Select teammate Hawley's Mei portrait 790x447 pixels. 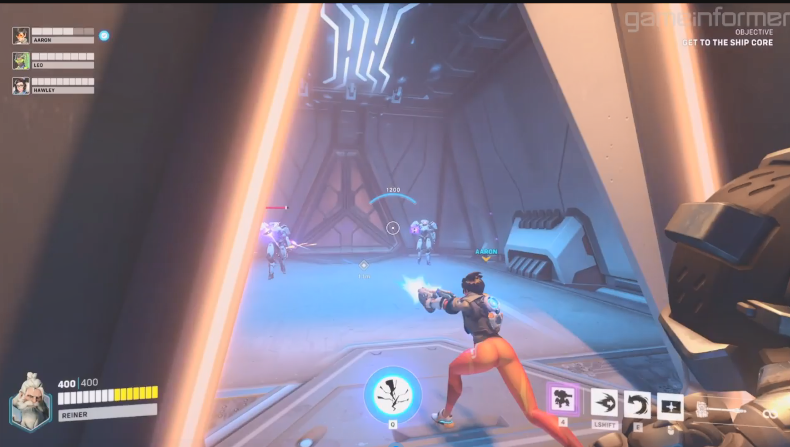[20, 86]
